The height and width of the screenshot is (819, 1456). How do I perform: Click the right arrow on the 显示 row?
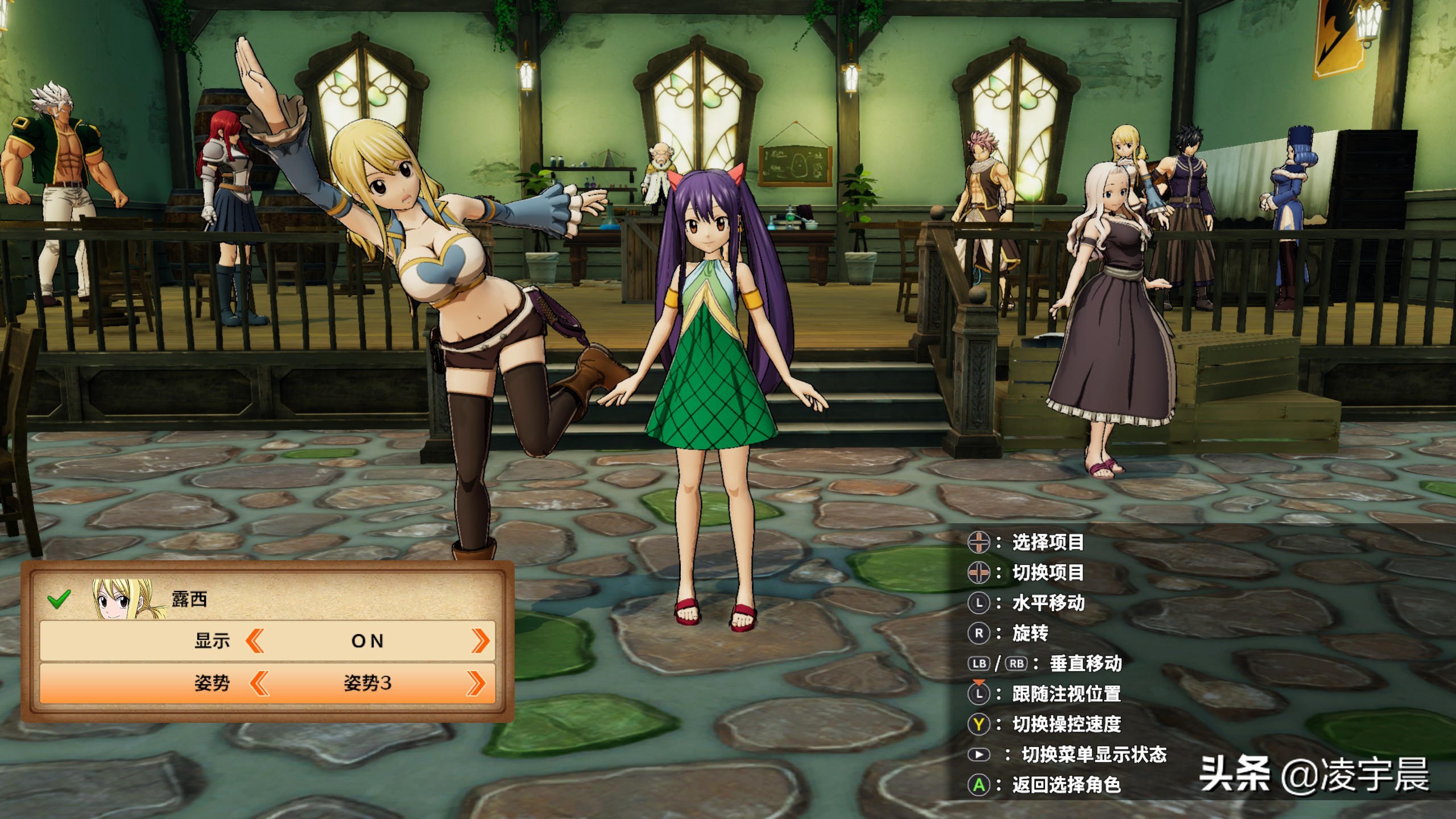pos(480,641)
